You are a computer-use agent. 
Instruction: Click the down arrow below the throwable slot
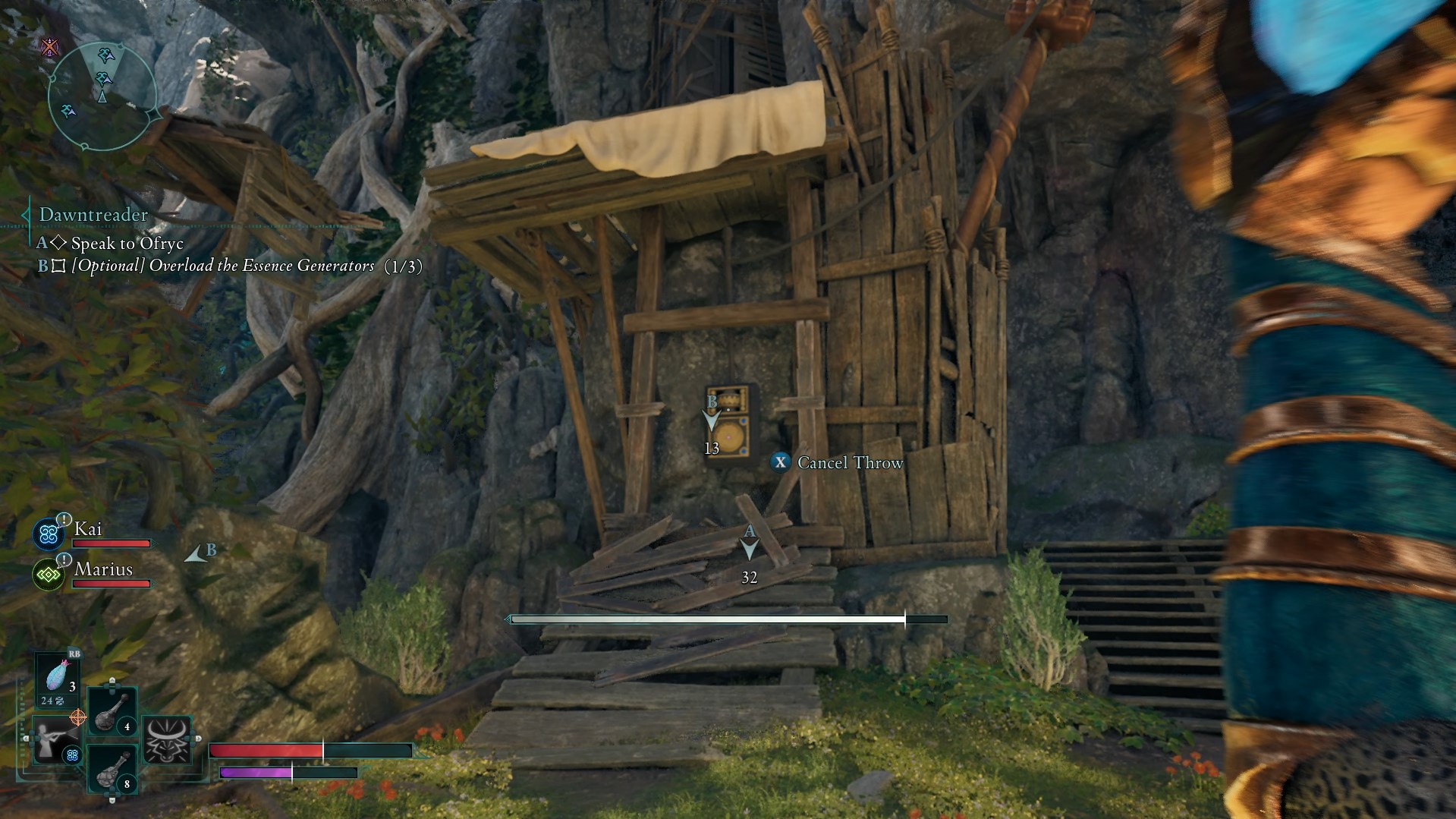pyautogui.click(x=112, y=801)
